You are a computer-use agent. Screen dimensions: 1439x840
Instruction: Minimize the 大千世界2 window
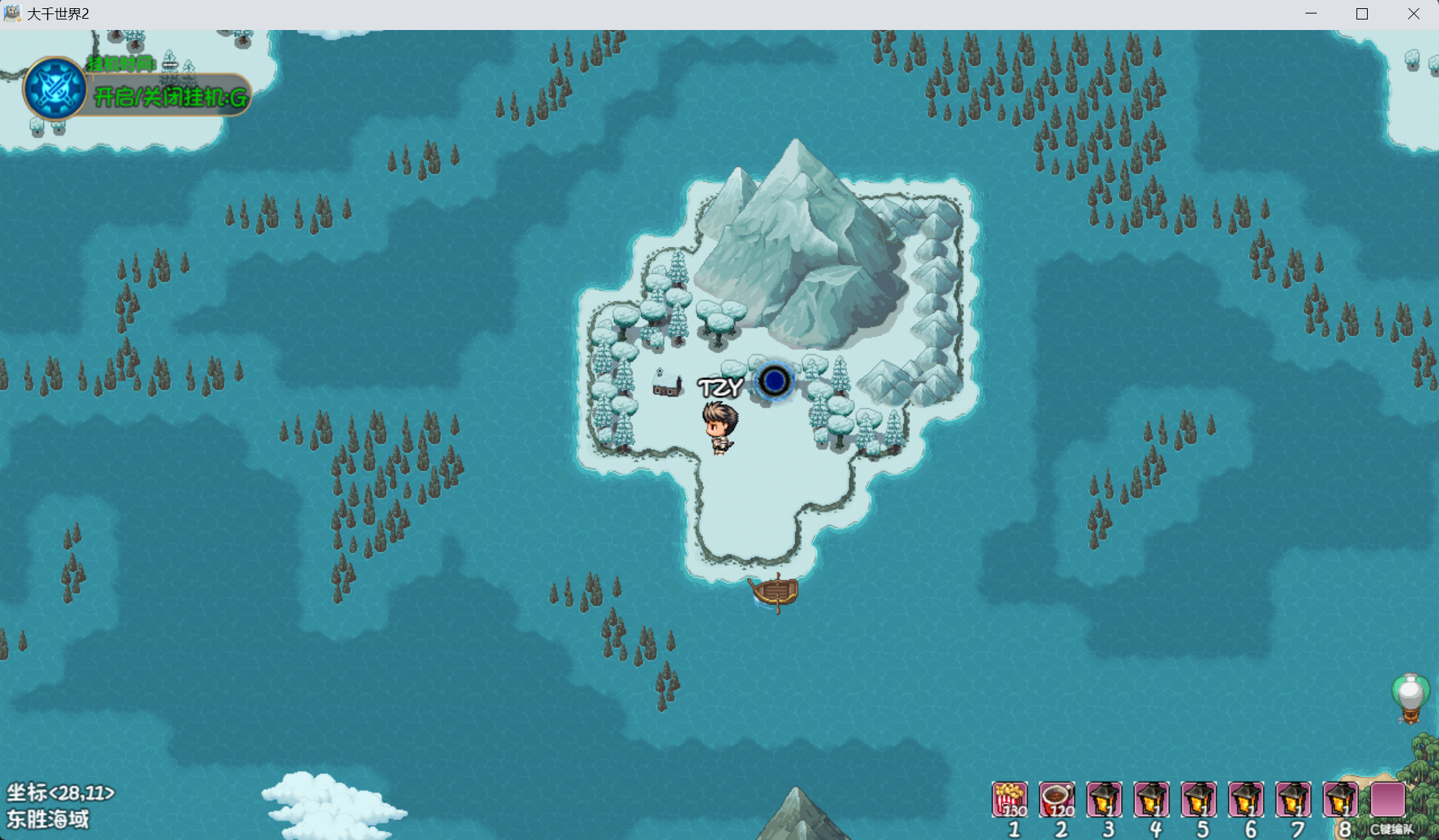pyautogui.click(x=1311, y=13)
